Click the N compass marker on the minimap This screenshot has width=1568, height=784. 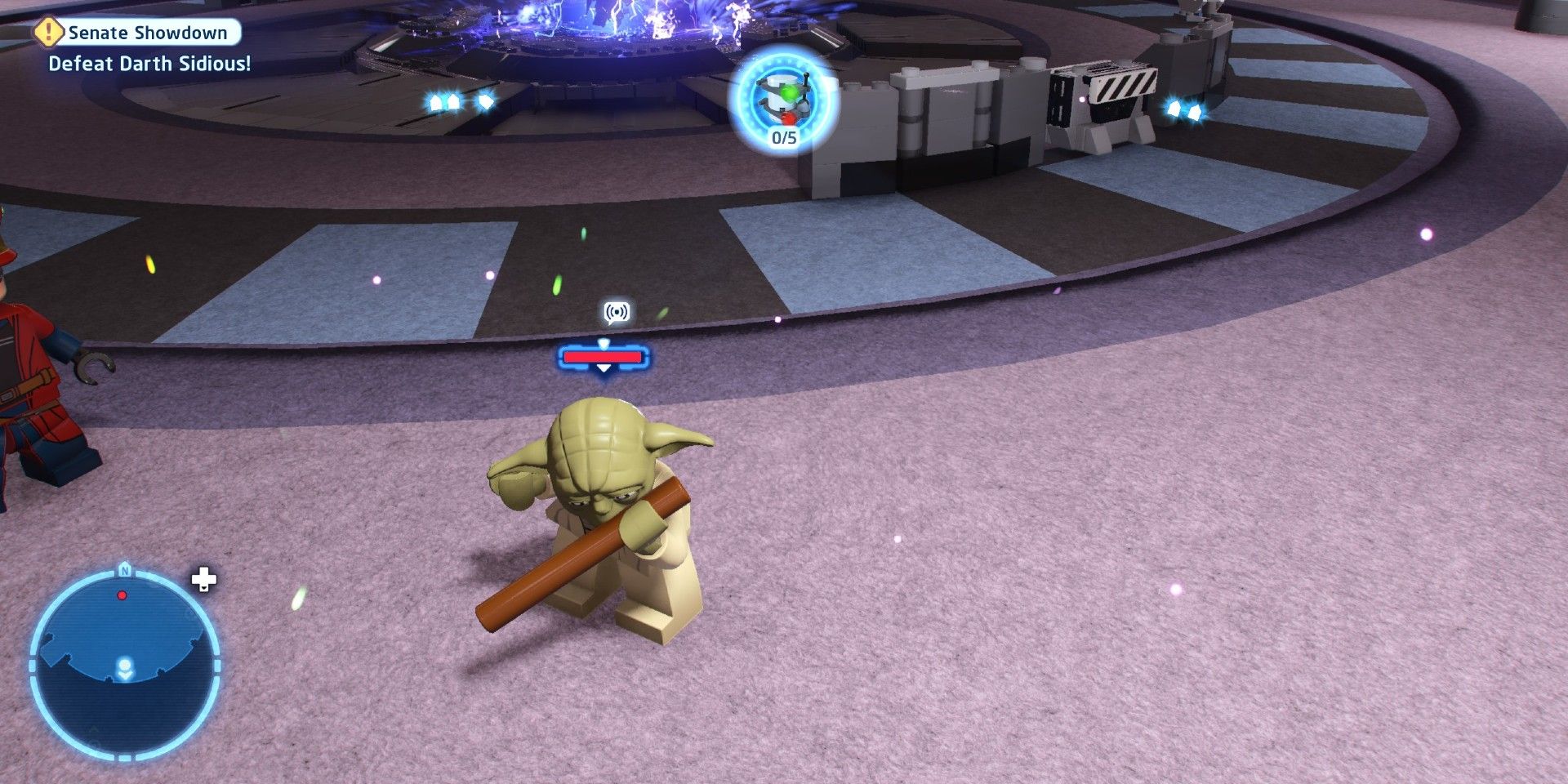(x=126, y=571)
